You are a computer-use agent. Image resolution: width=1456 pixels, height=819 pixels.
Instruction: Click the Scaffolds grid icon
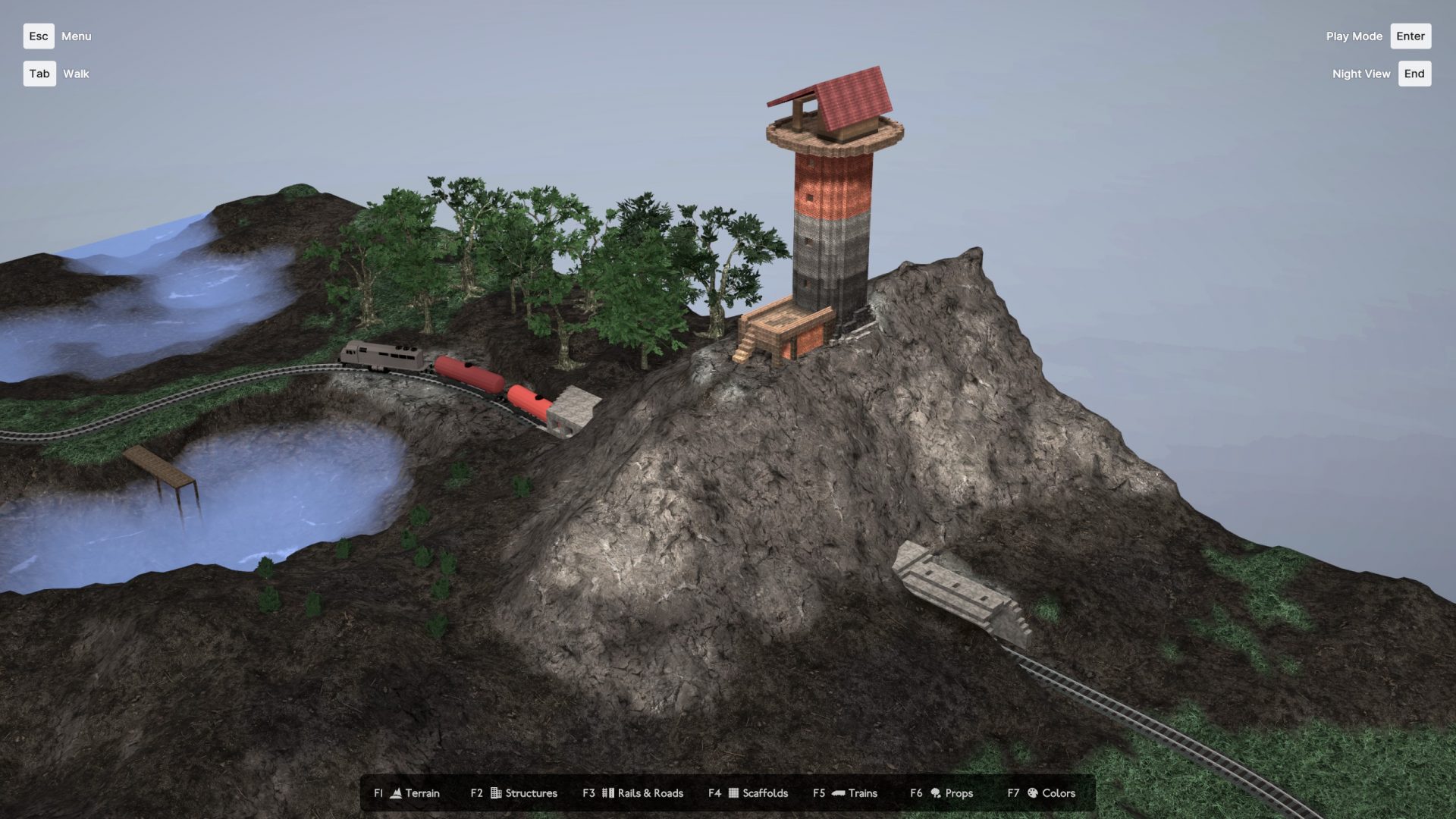click(733, 793)
